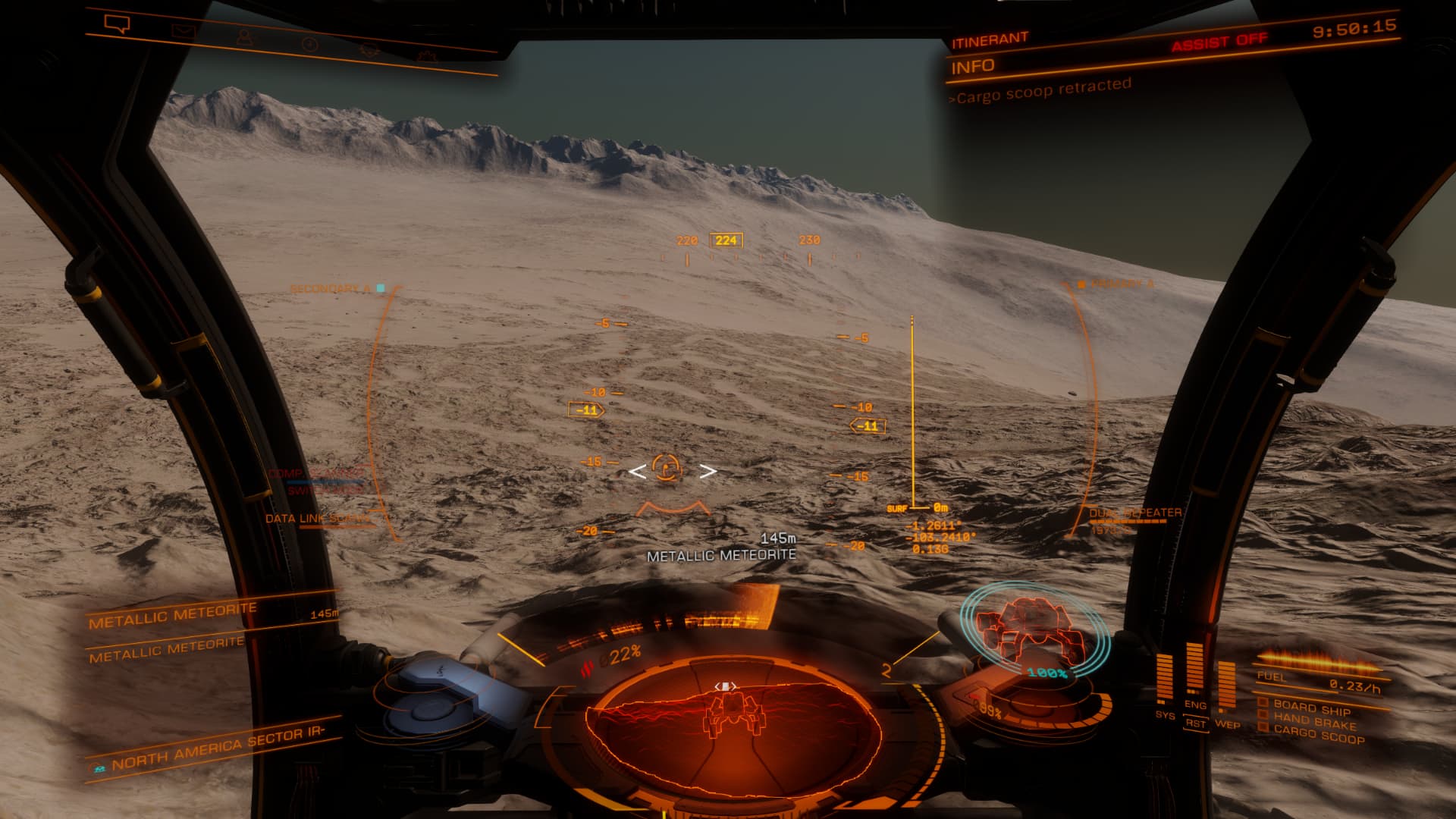Open the friends person icon
Image resolution: width=1456 pixels, height=819 pixels.
pos(244,37)
